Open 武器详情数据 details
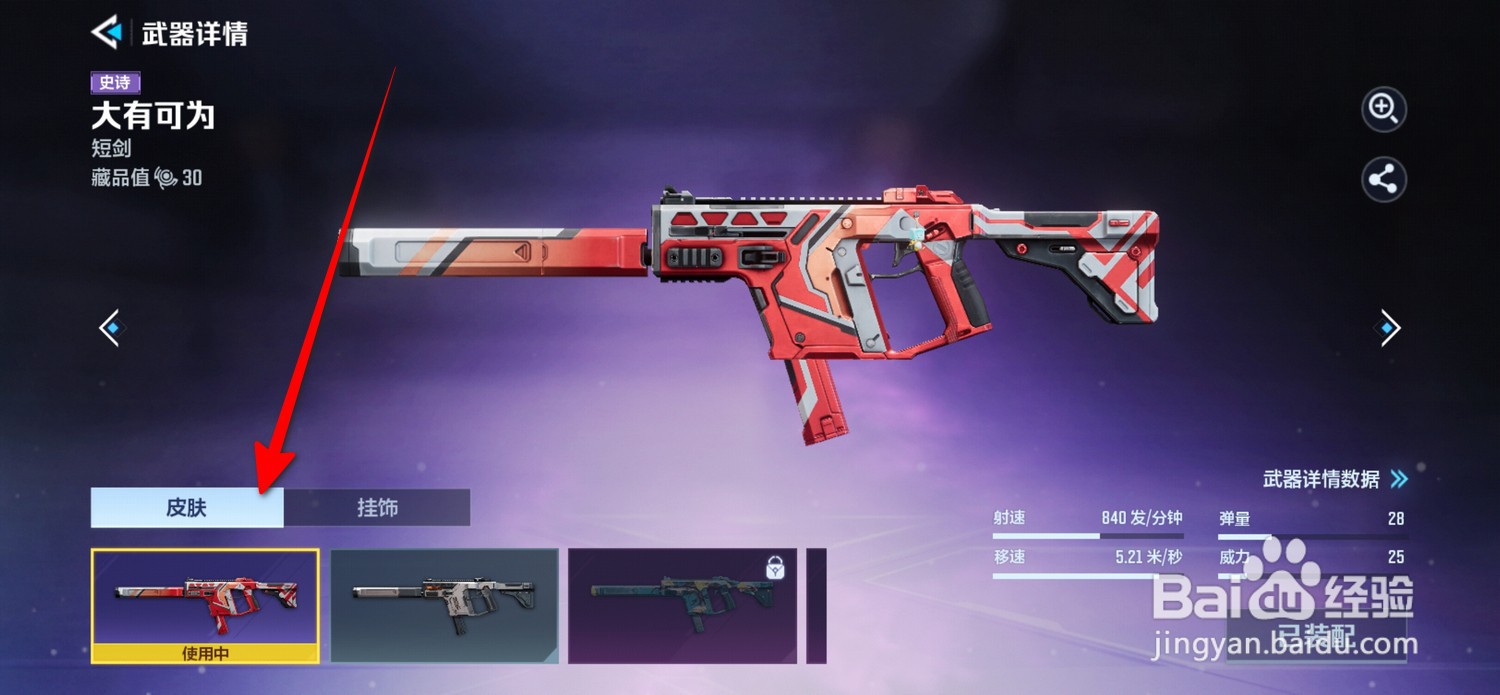This screenshot has height=695, width=1500. (1334, 479)
